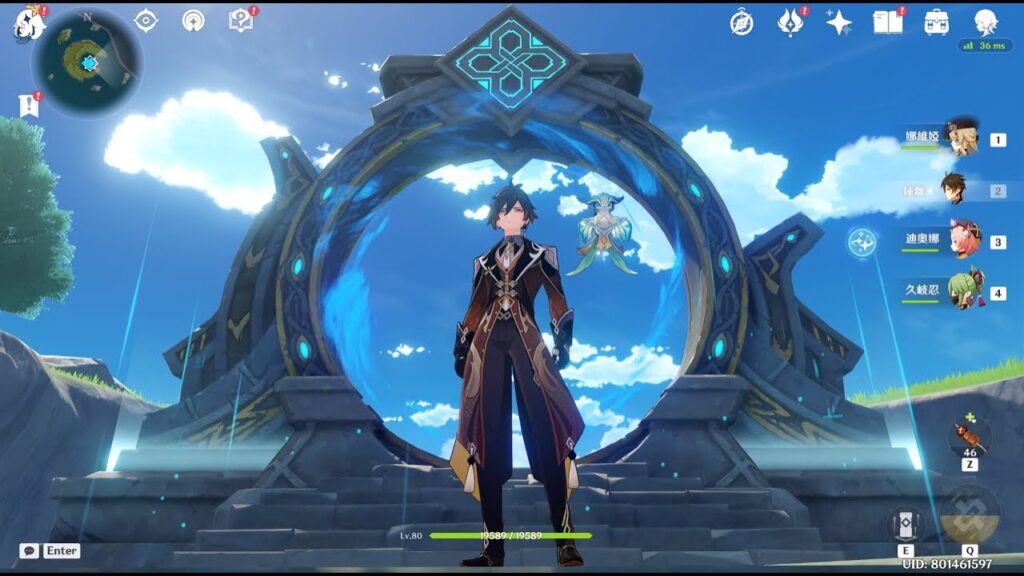Activate Zhongli's Elemental Skill icon
1024x576 pixels.
(x=905, y=524)
